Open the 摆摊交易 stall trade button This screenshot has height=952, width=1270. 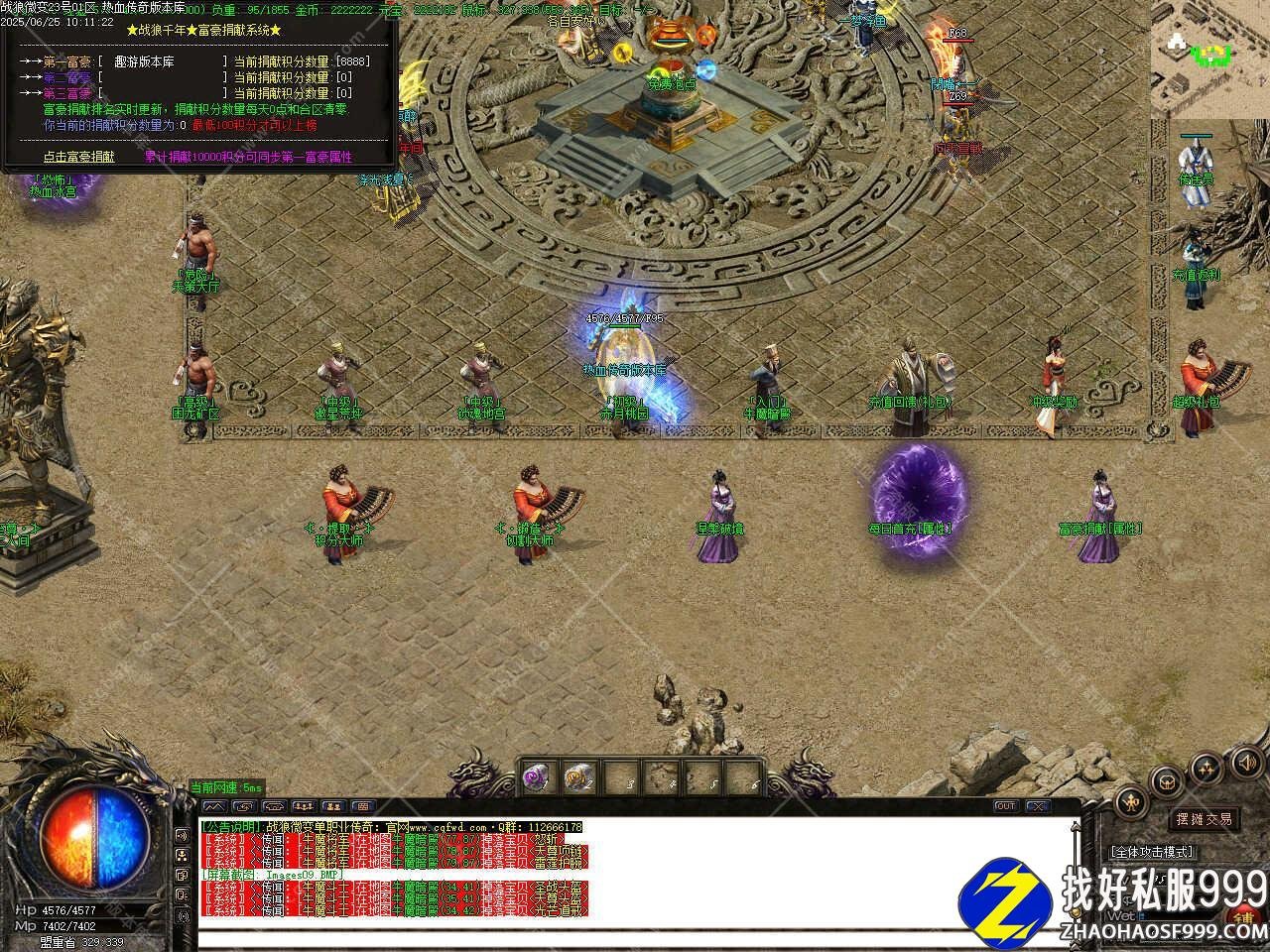pos(1205,819)
